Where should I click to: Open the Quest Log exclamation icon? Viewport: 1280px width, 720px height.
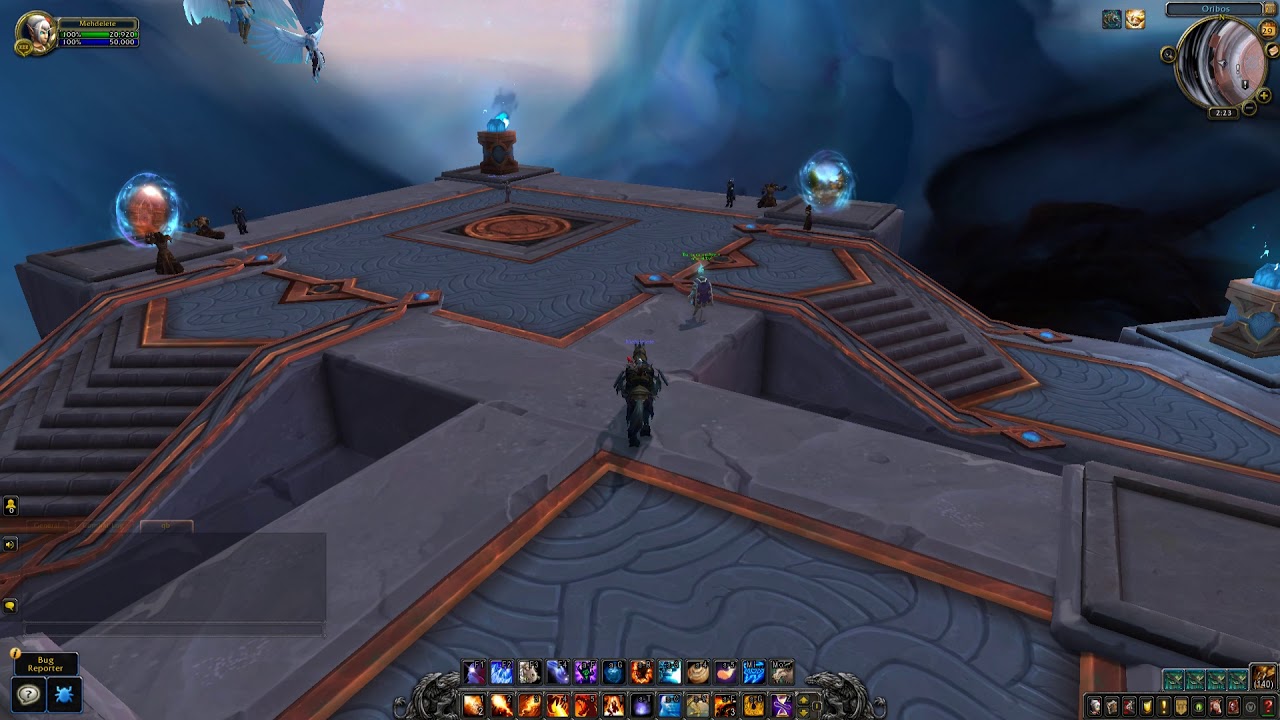click(x=1164, y=706)
